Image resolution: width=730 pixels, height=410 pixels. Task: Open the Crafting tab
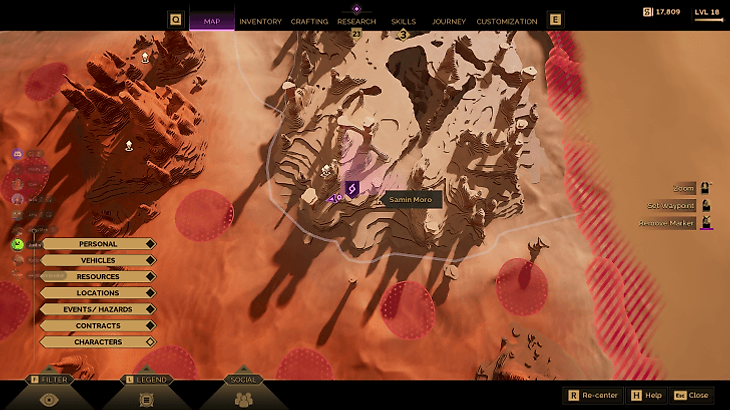tap(309, 21)
